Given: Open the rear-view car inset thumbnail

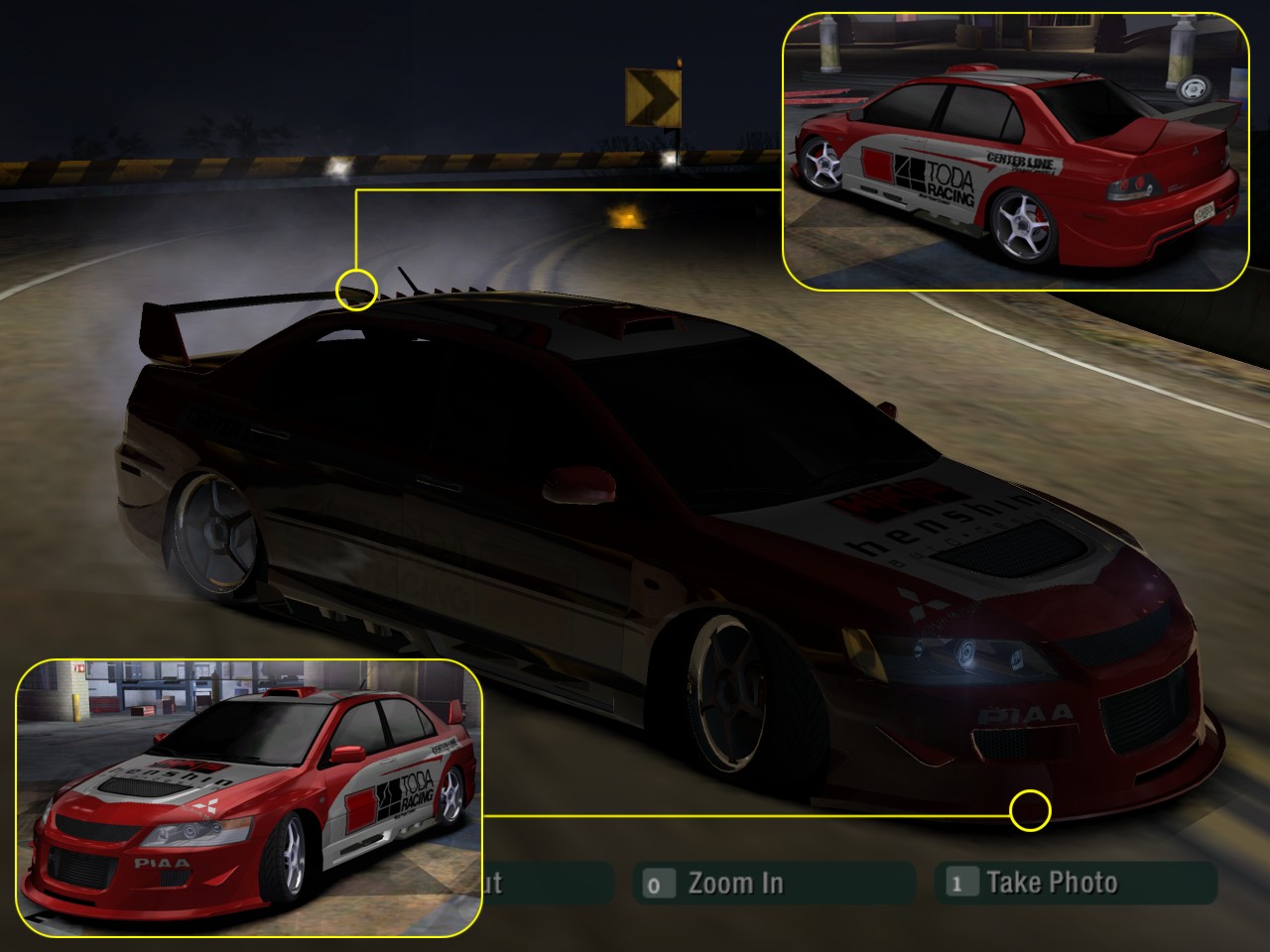Looking at the screenshot, I should (x=1015, y=152).
